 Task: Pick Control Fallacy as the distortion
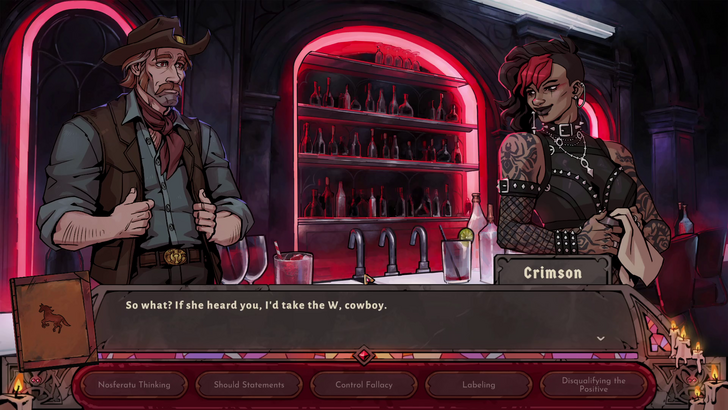pyautogui.click(x=364, y=384)
